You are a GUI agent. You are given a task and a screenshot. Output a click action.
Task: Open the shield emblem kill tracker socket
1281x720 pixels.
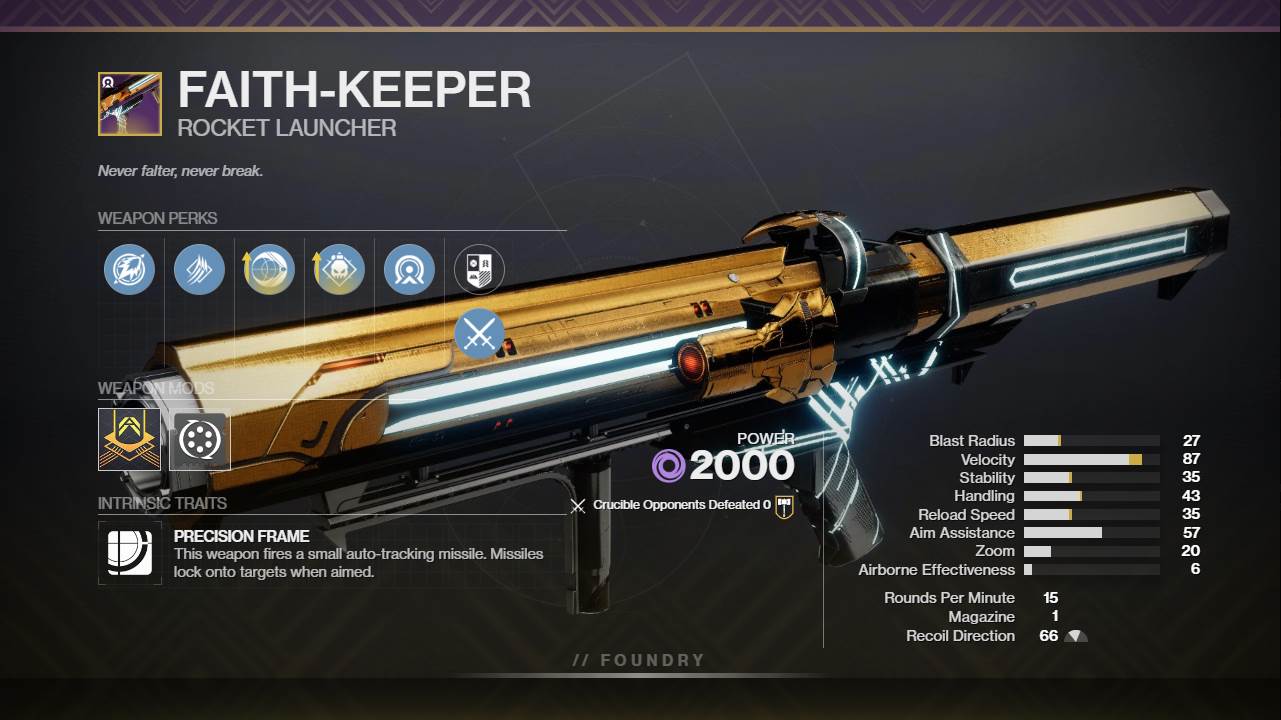[x=479, y=269]
